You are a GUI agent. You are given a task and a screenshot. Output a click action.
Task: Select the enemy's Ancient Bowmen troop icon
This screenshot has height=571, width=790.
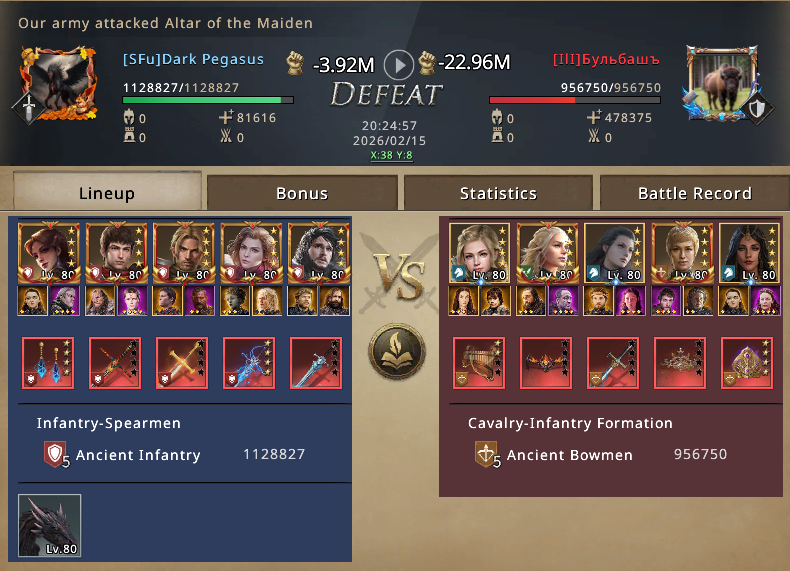[x=486, y=455]
